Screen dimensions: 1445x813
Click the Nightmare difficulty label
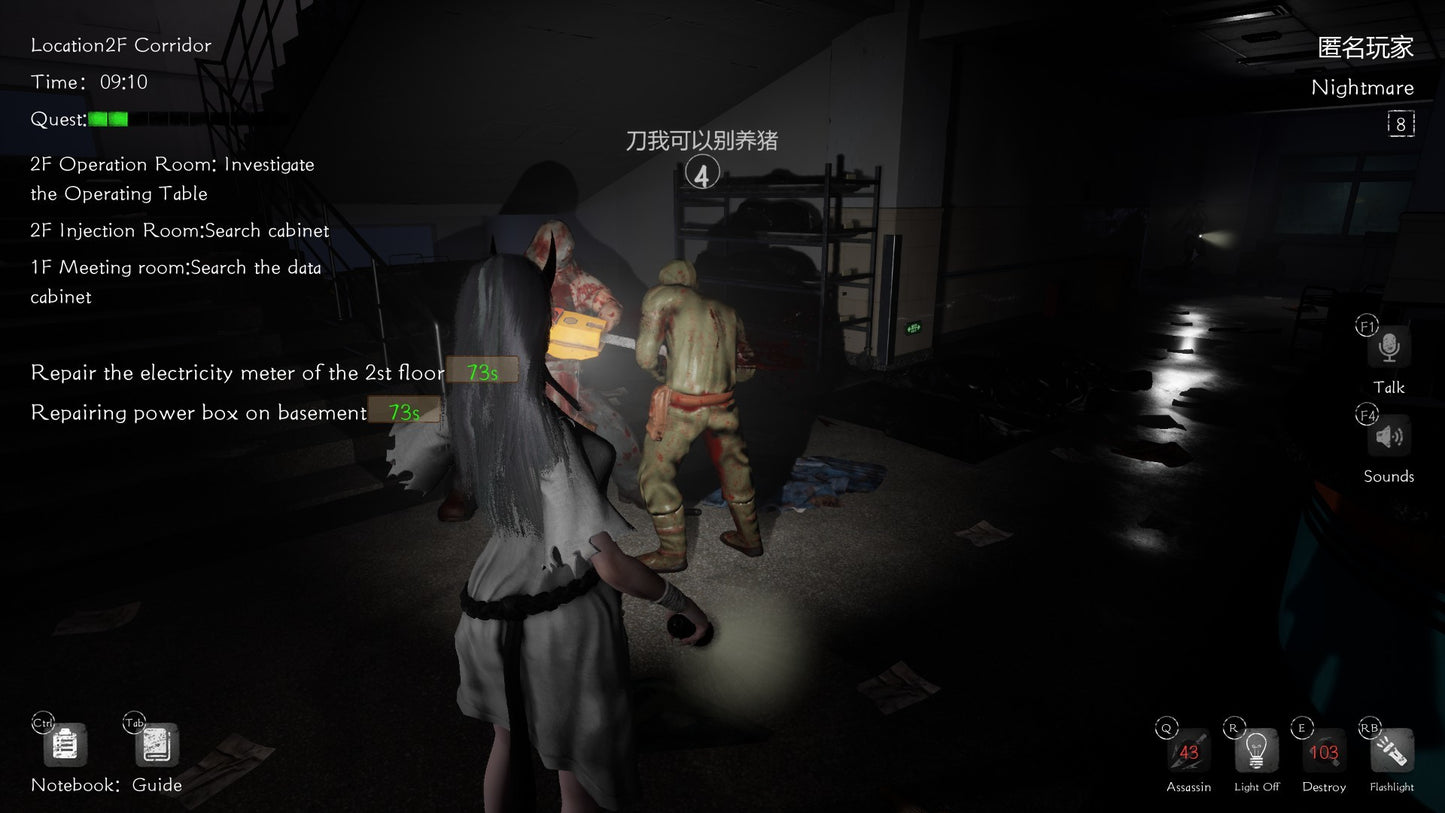(x=1363, y=87)
